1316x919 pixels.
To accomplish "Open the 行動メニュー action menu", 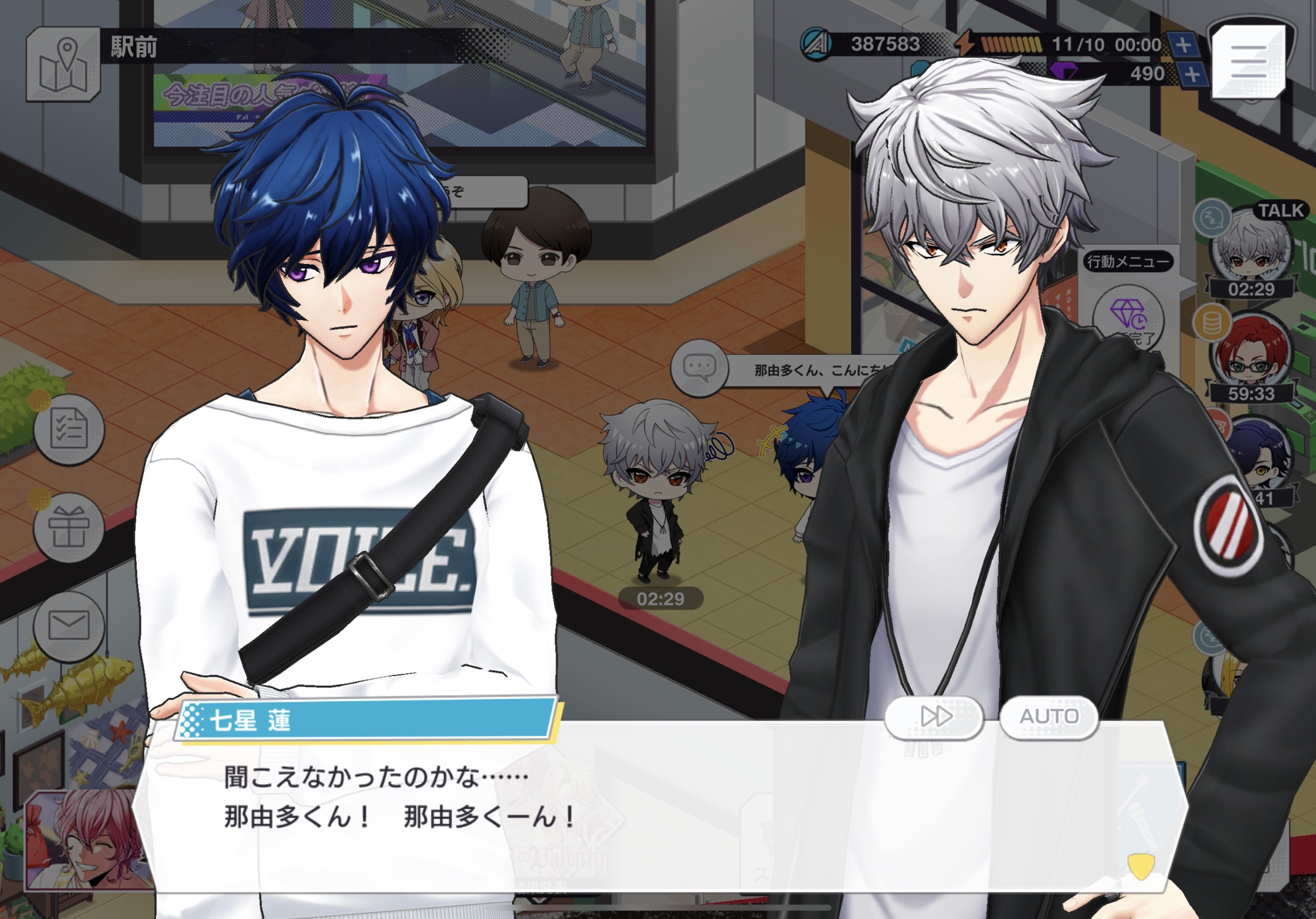I will pyautogui.click(x=1128, y=262).
